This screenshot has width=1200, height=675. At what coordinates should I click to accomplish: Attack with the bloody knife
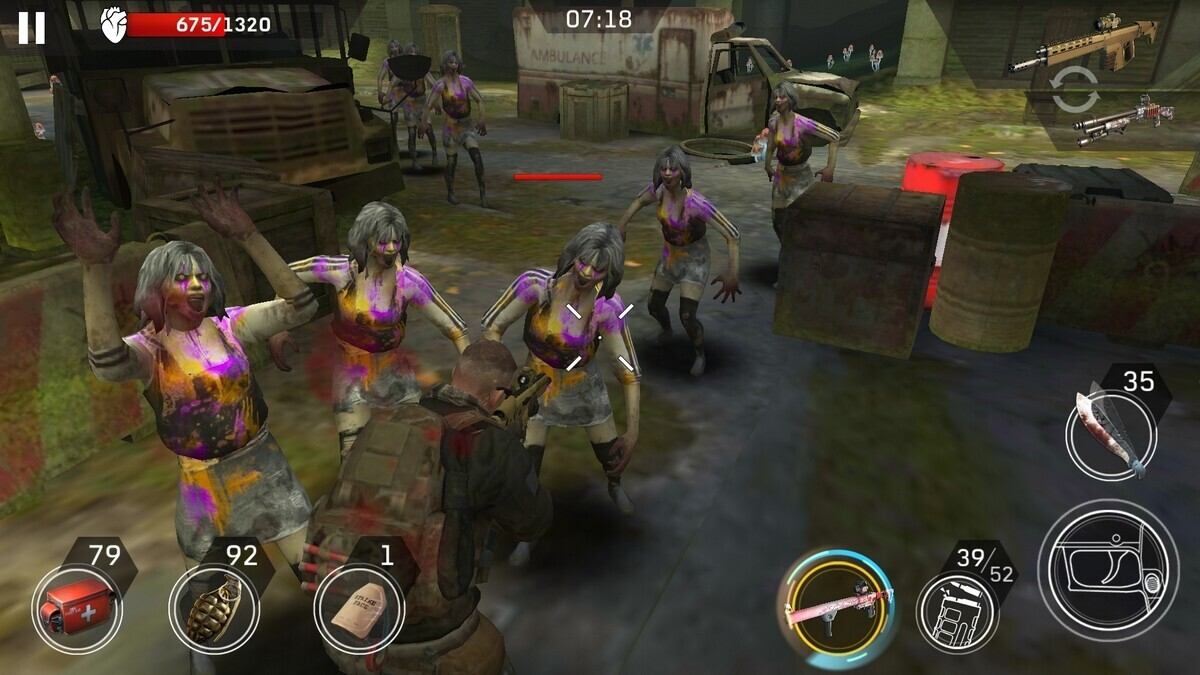[1110, 433]
